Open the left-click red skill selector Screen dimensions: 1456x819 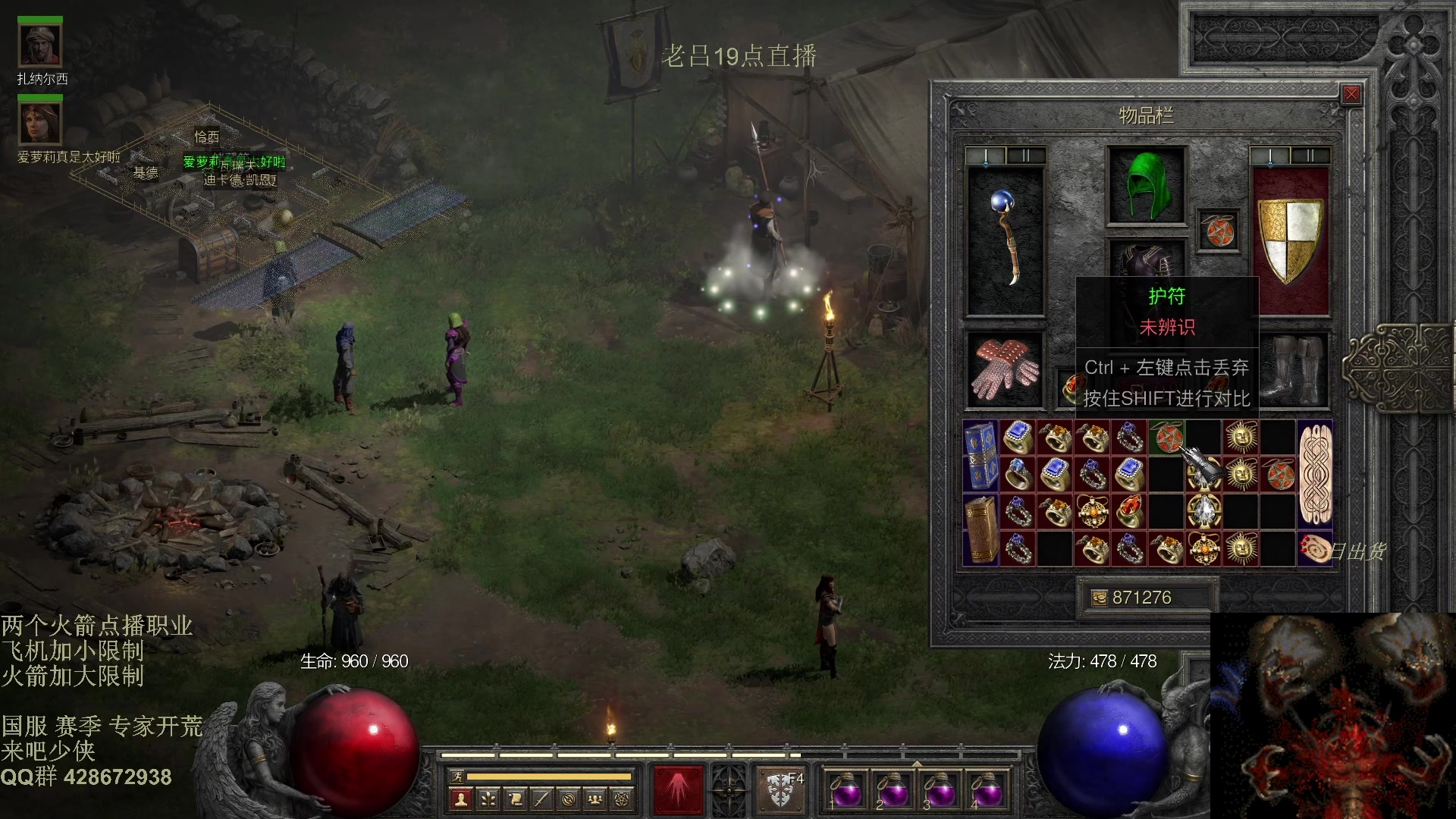pyautogui.click(x=678, y=790)
